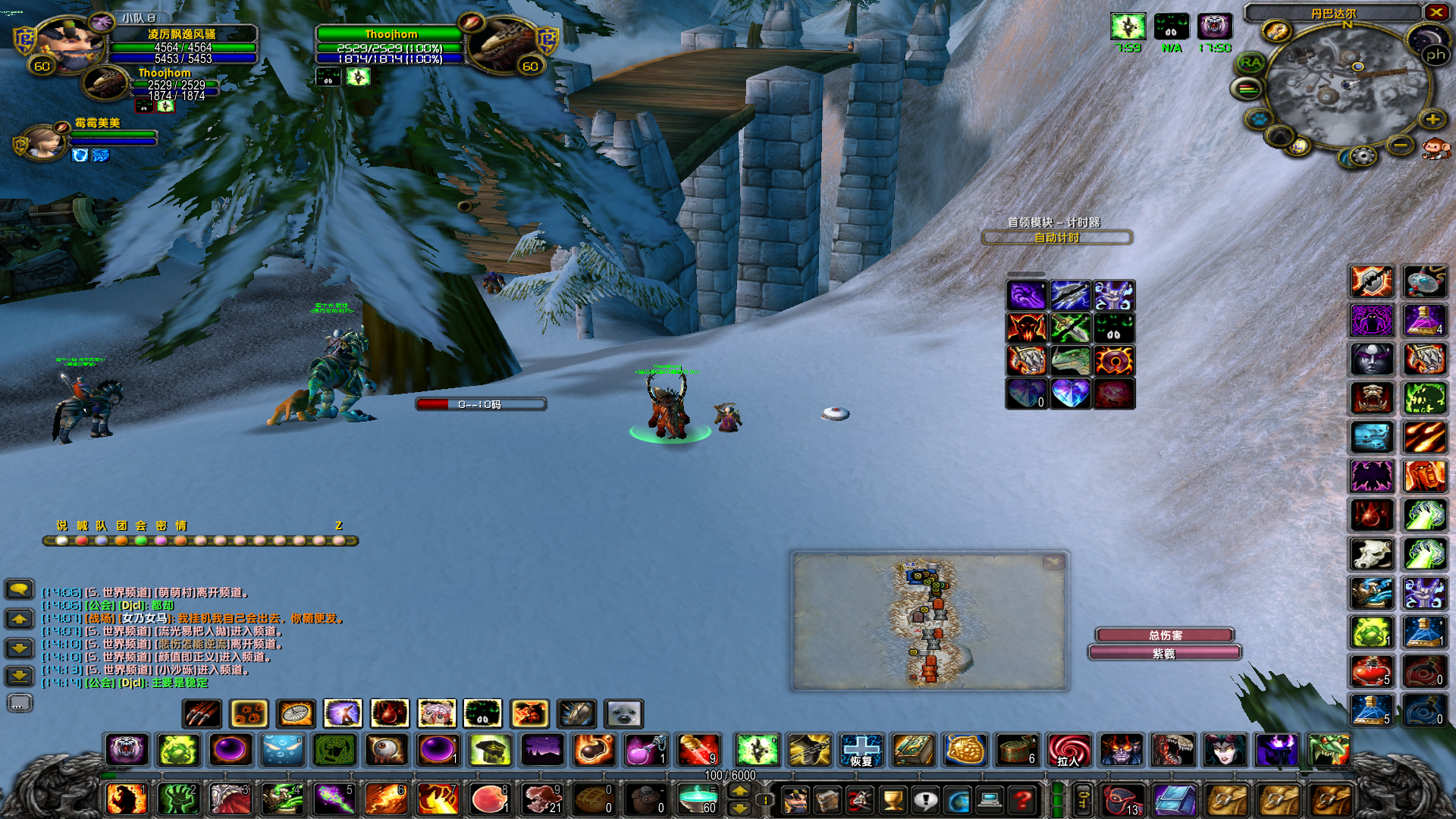Viewport: 1456px width, 819px height.
Task: Click the blue paw tracking button
Action: point(1259,119)
